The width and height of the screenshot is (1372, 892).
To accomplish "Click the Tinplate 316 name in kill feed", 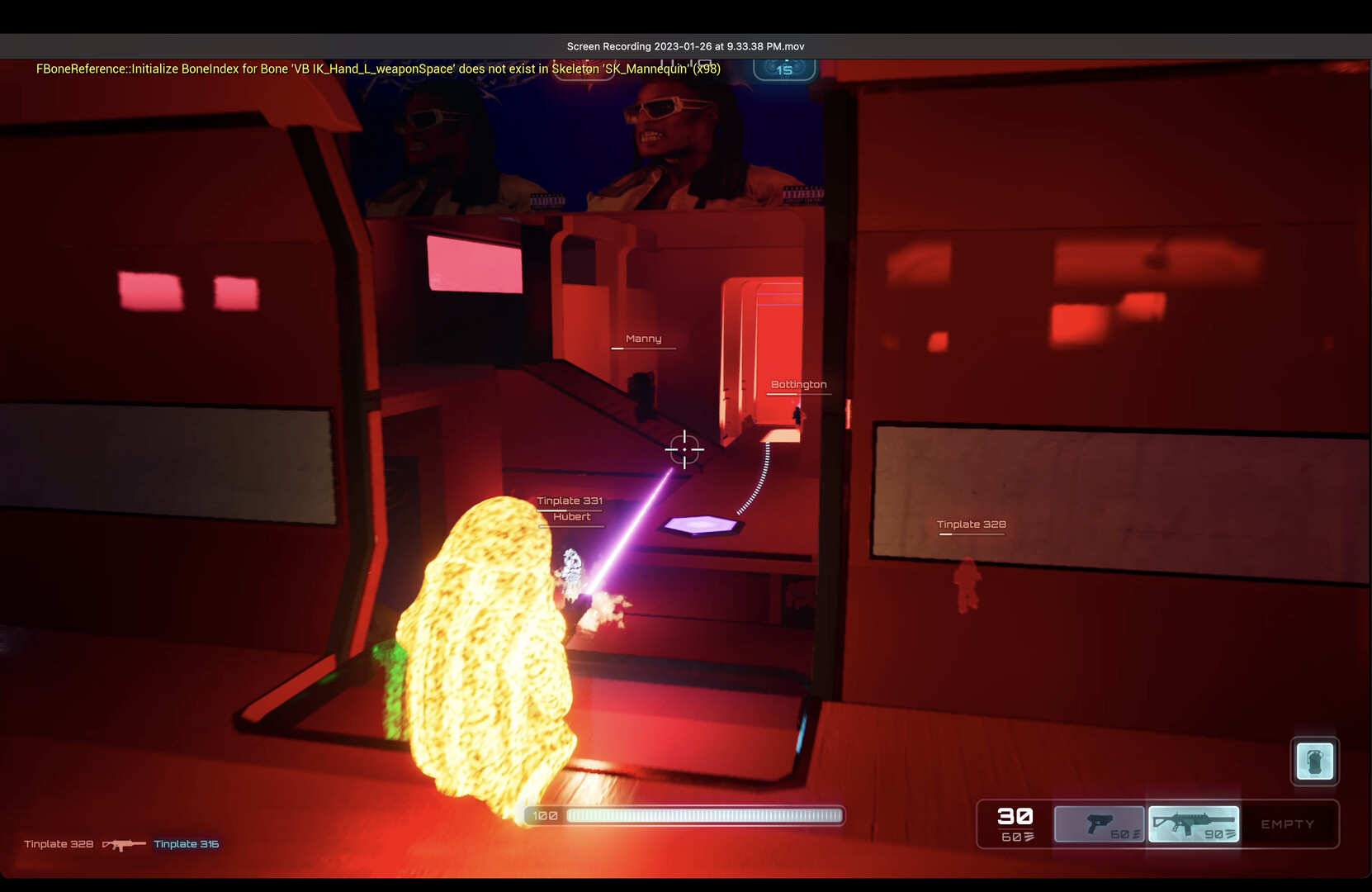I will coord(185,844).
